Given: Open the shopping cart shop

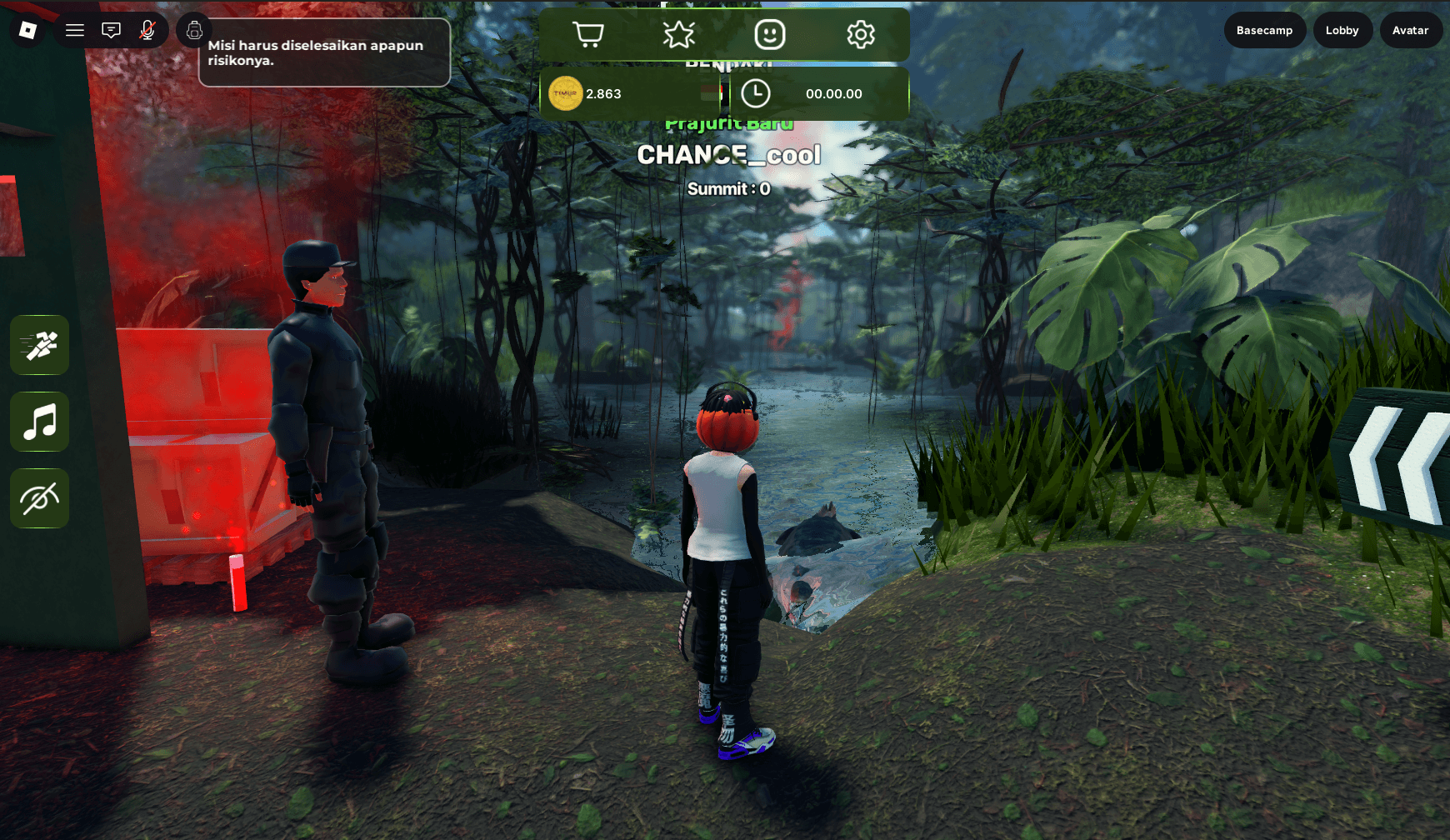Looking at the screenshot, I should click(588, 34).
